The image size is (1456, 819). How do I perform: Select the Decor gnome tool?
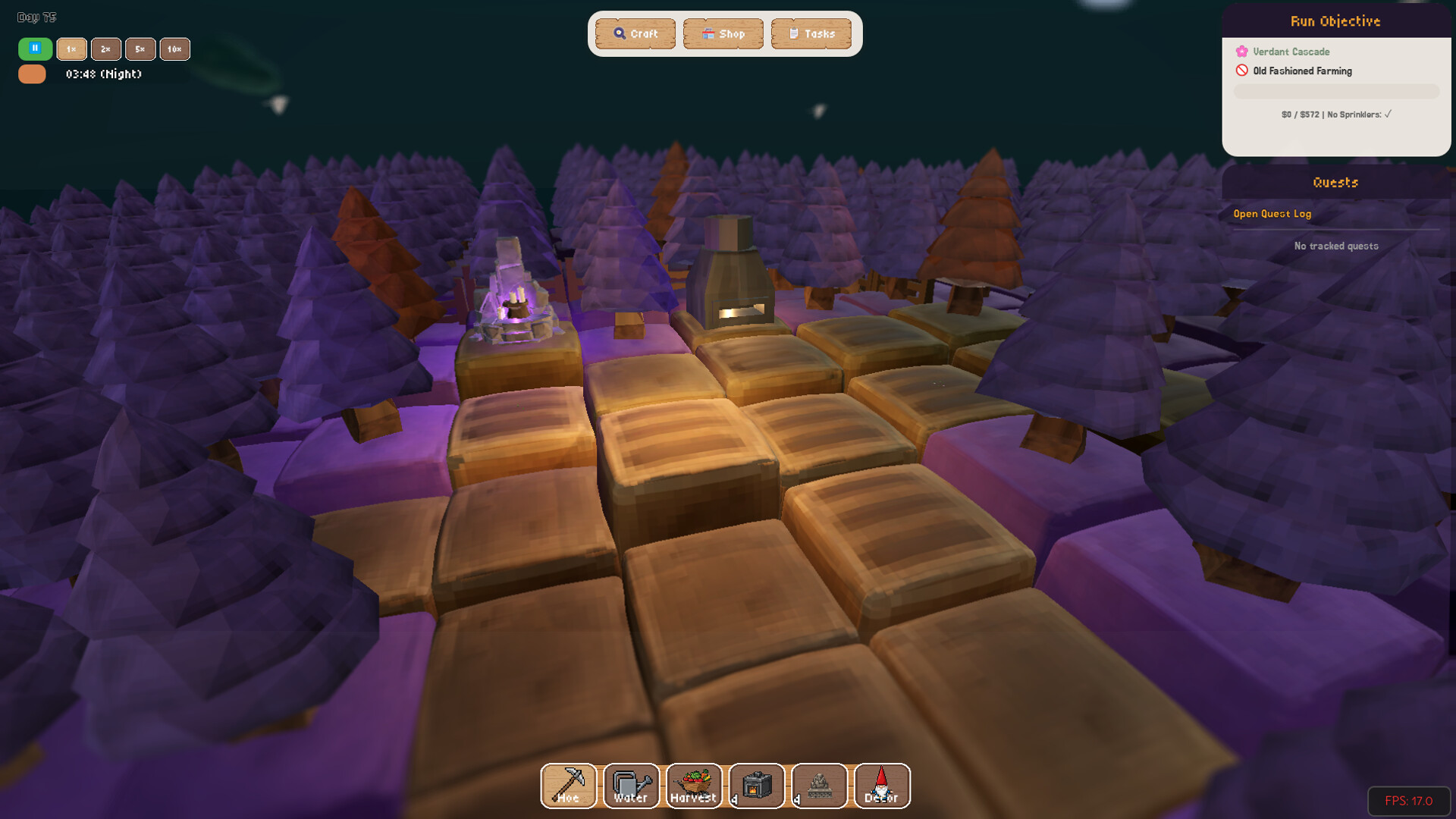click(x=882, y=786)
